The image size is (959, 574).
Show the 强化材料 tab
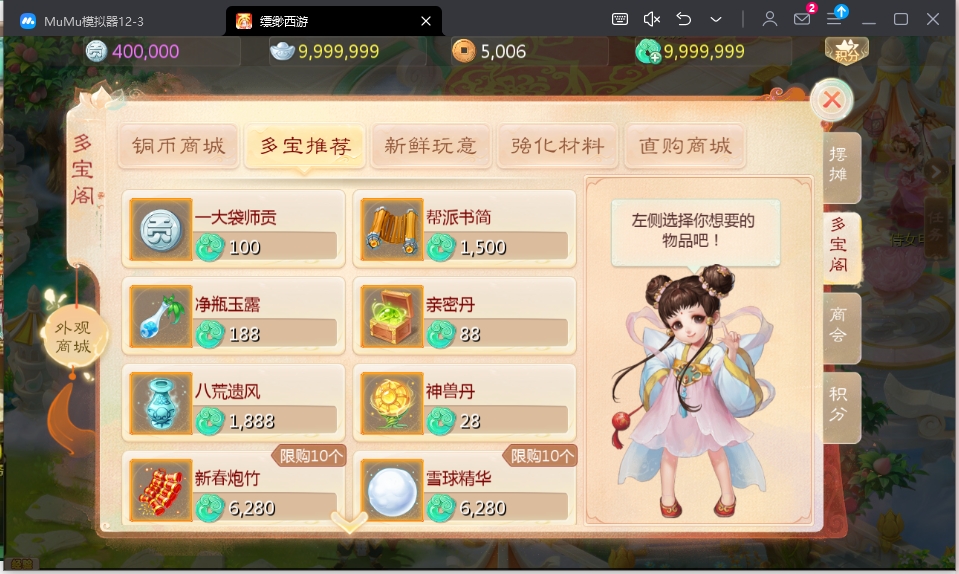(557, 146)
